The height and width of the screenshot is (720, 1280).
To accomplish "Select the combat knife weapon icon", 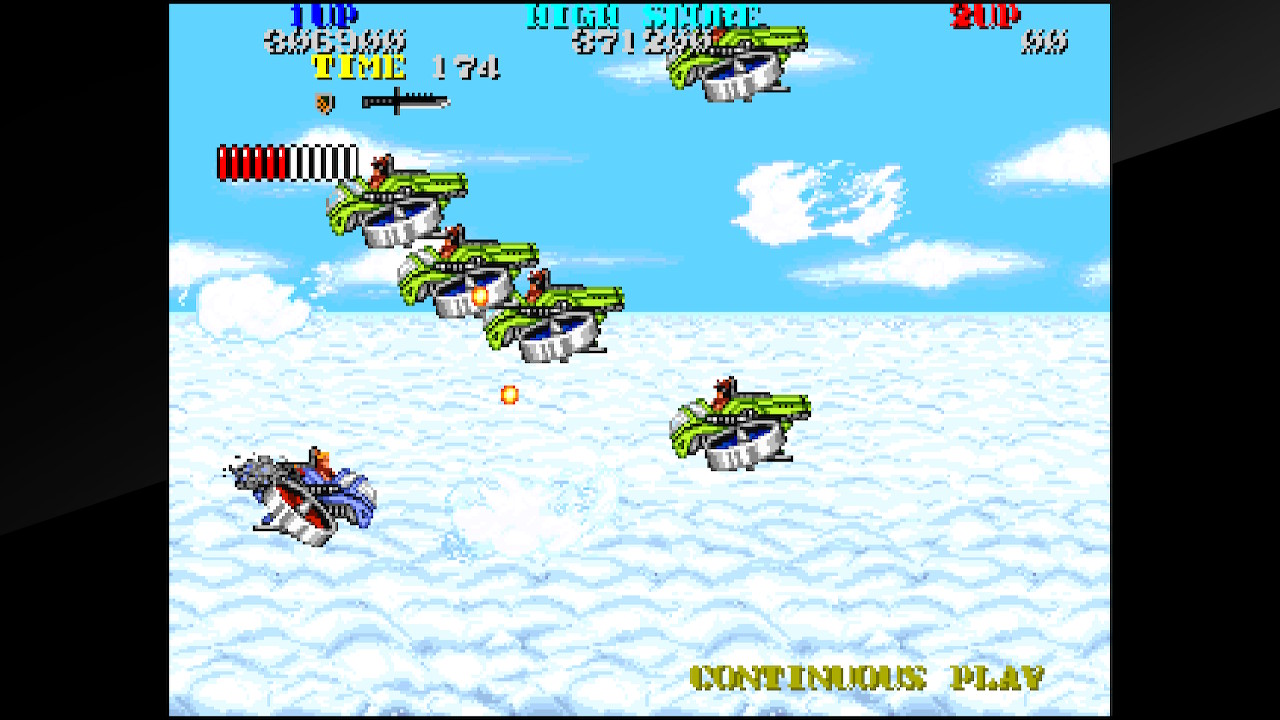I will tap(404, 101).
